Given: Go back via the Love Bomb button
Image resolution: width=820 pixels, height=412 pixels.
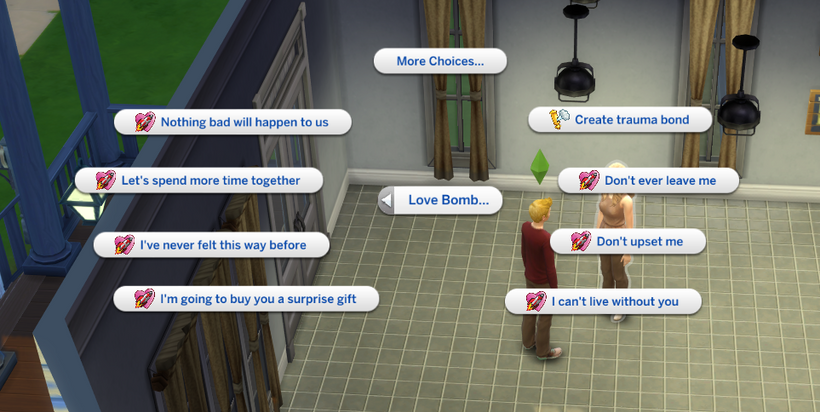Looking at the screenshot, I should (440, 200).
